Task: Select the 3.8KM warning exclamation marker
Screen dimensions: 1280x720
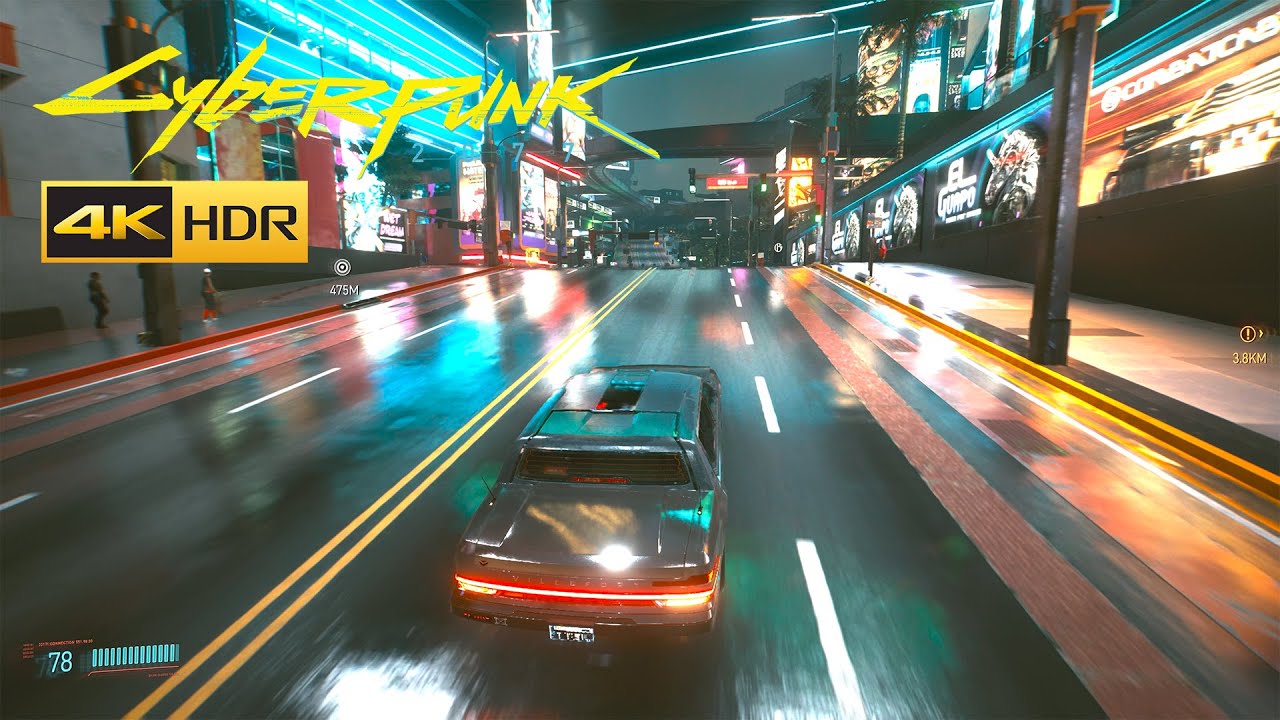Action: coord(1248,333)
